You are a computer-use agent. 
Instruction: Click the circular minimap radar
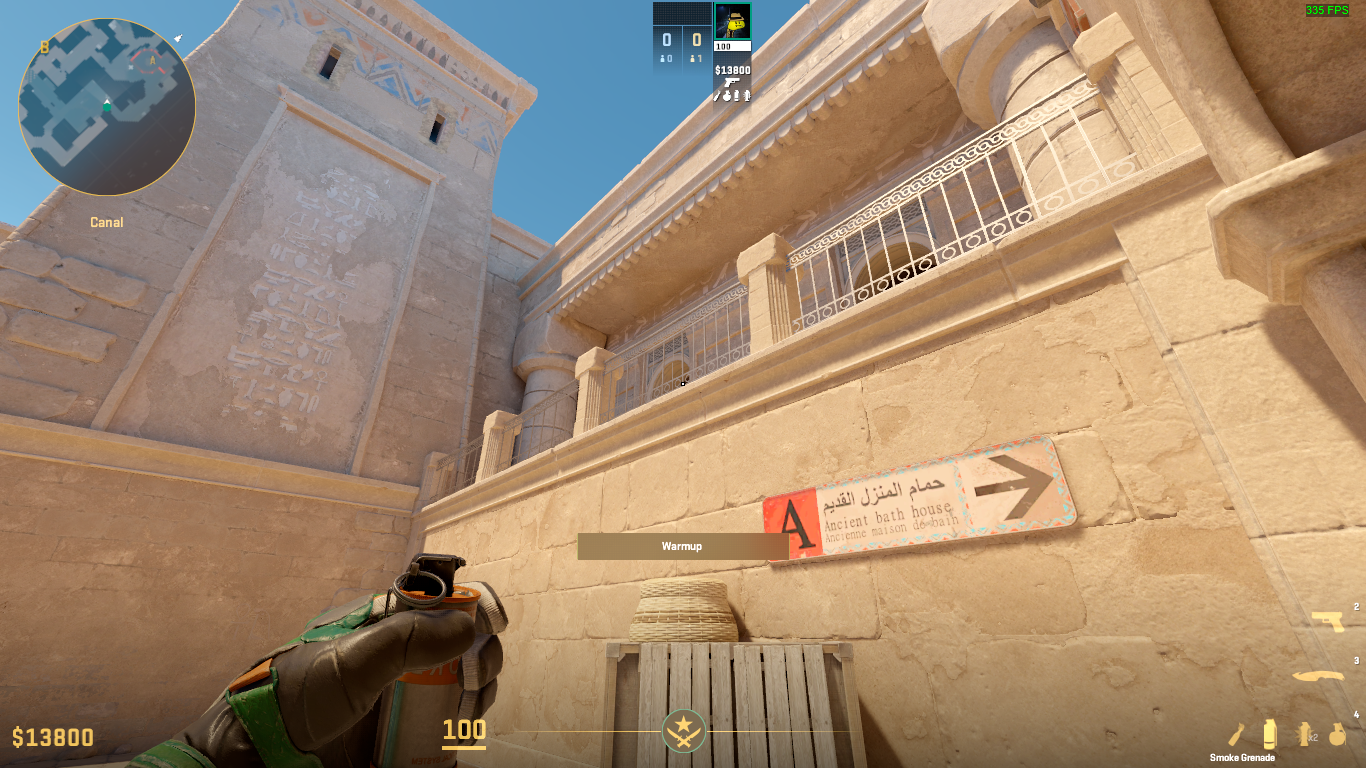click(x=106, y=106)
